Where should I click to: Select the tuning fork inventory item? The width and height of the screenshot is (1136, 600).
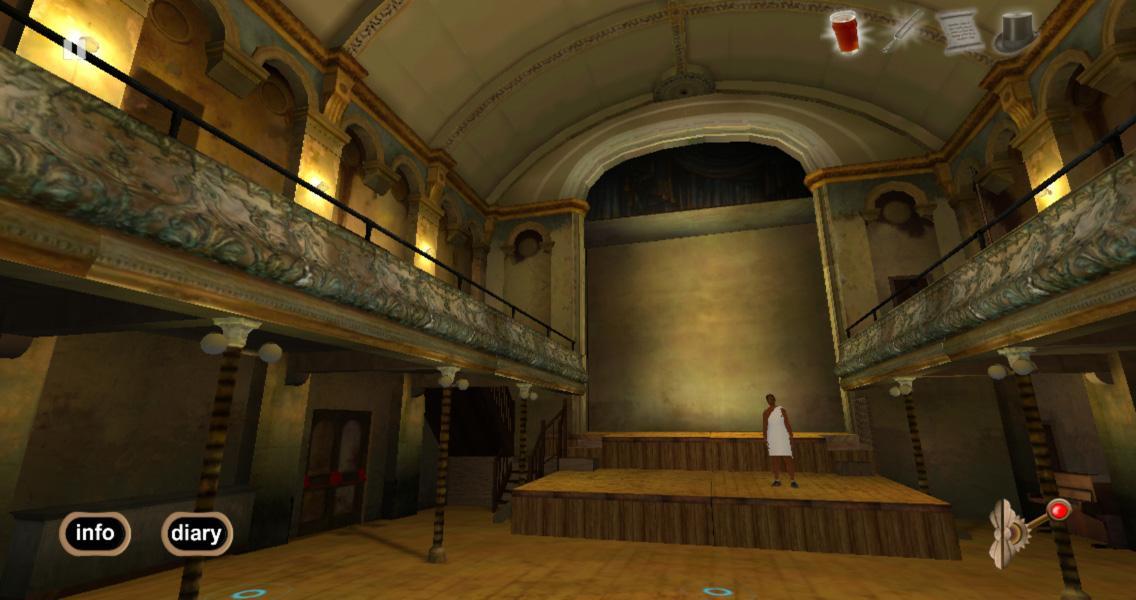[903, 30]
